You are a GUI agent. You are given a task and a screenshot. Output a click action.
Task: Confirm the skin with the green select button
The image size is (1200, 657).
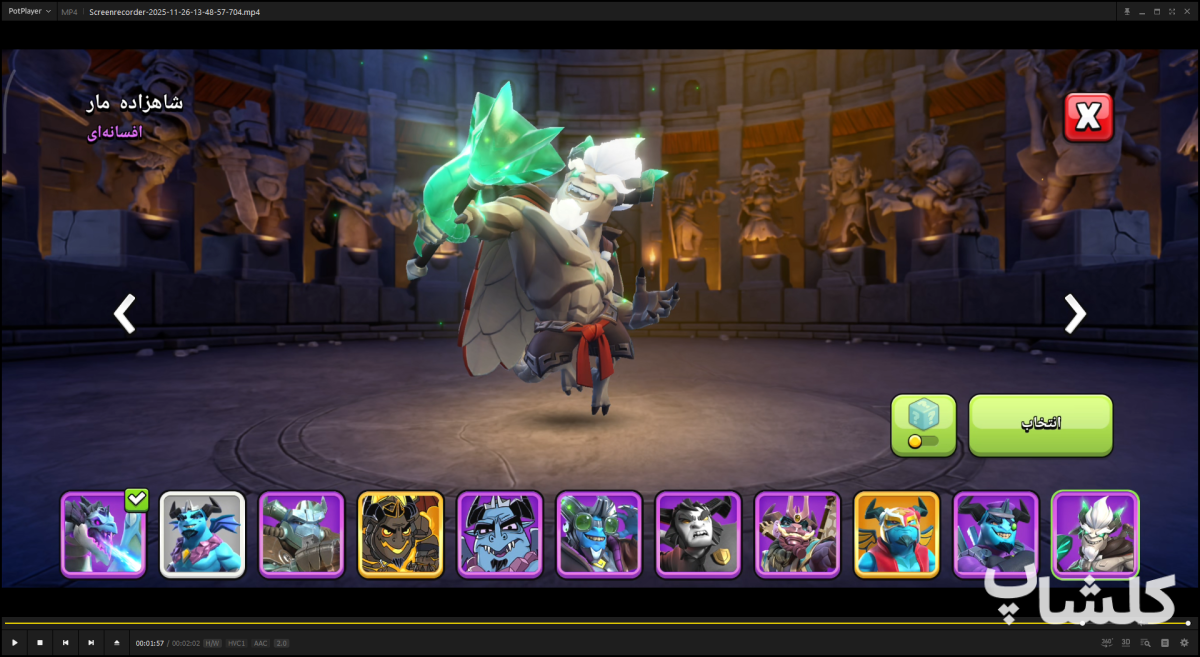click(x=1040, y=424)
